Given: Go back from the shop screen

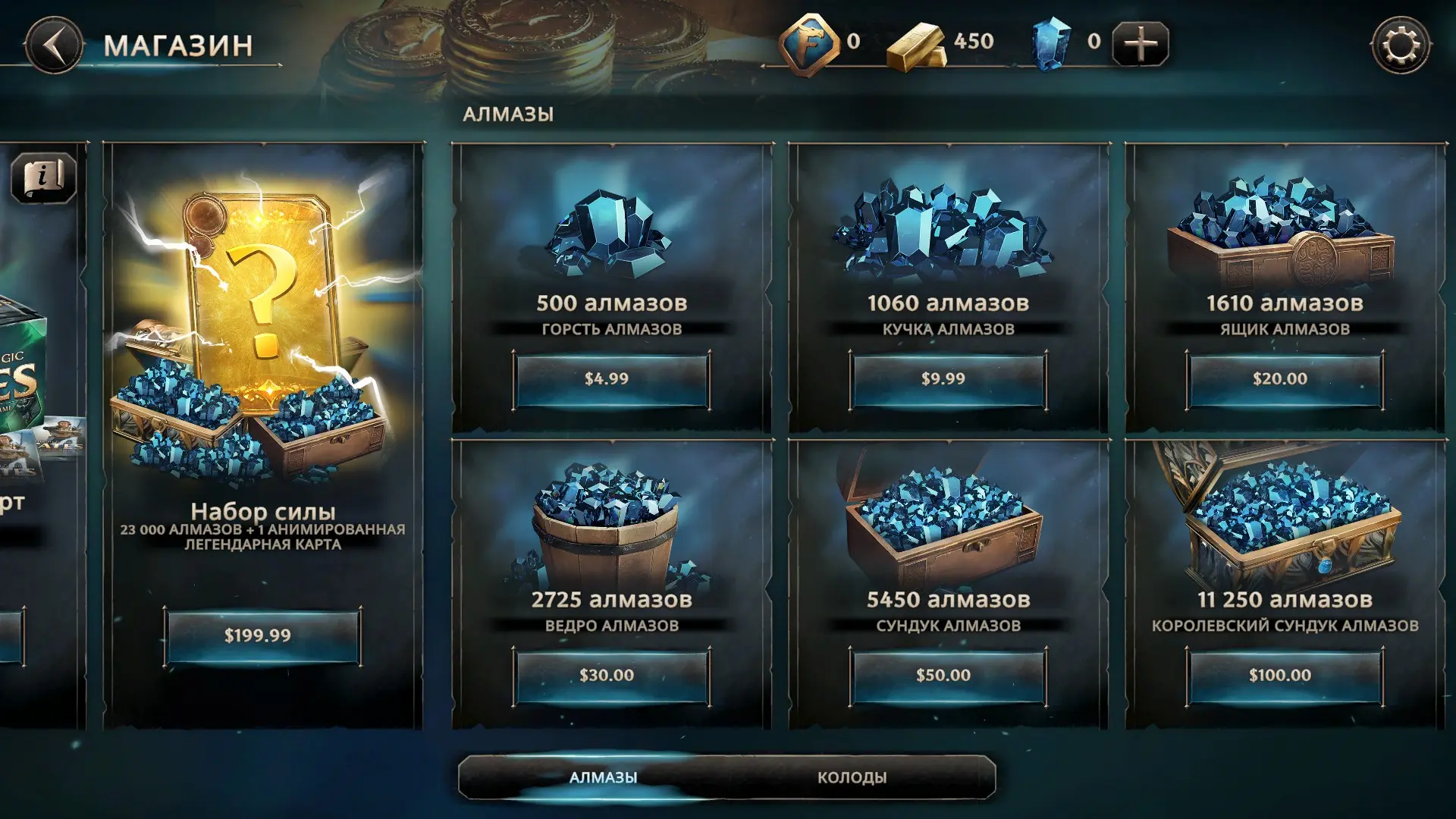Looking at the screenshot, I should [53, 45].
